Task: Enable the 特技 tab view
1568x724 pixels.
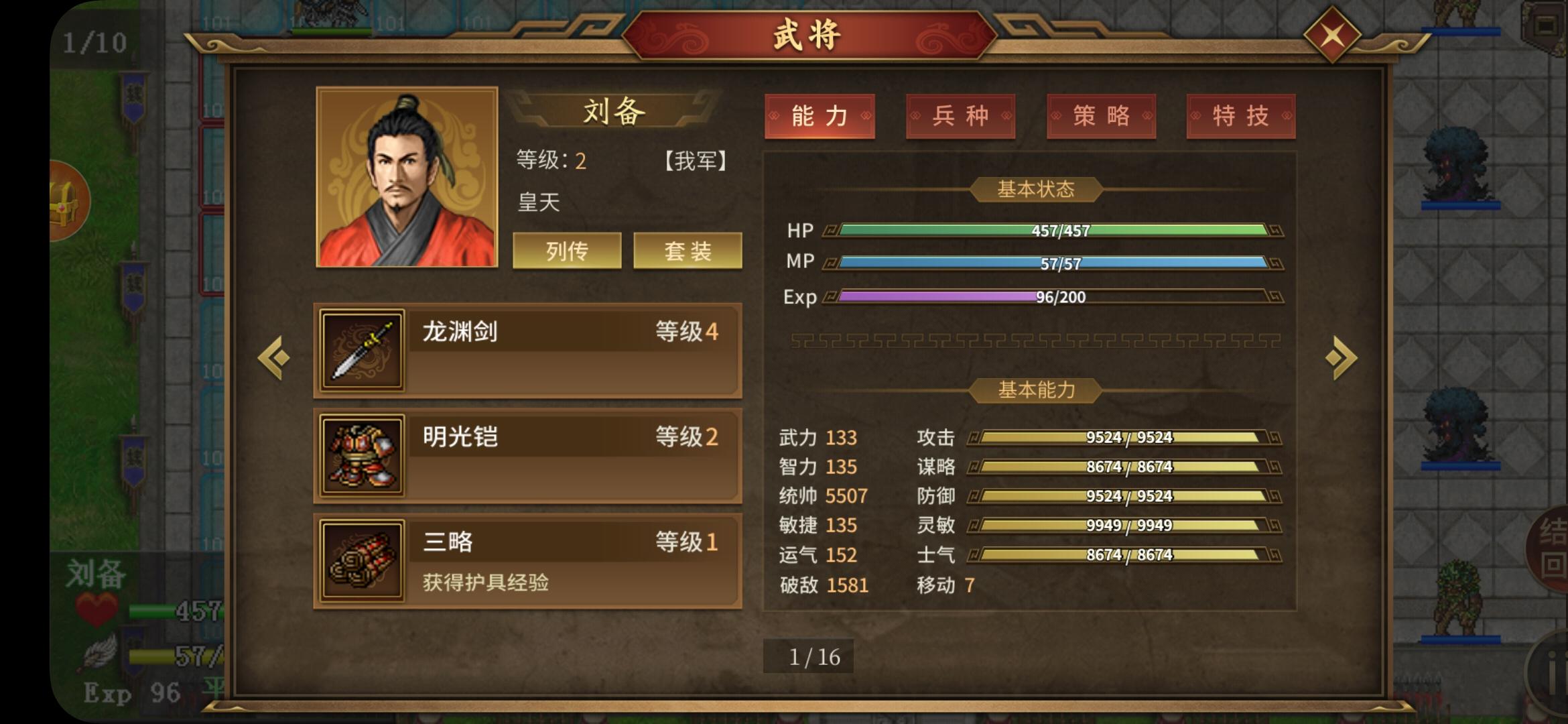Action: tap(1240, 115)
